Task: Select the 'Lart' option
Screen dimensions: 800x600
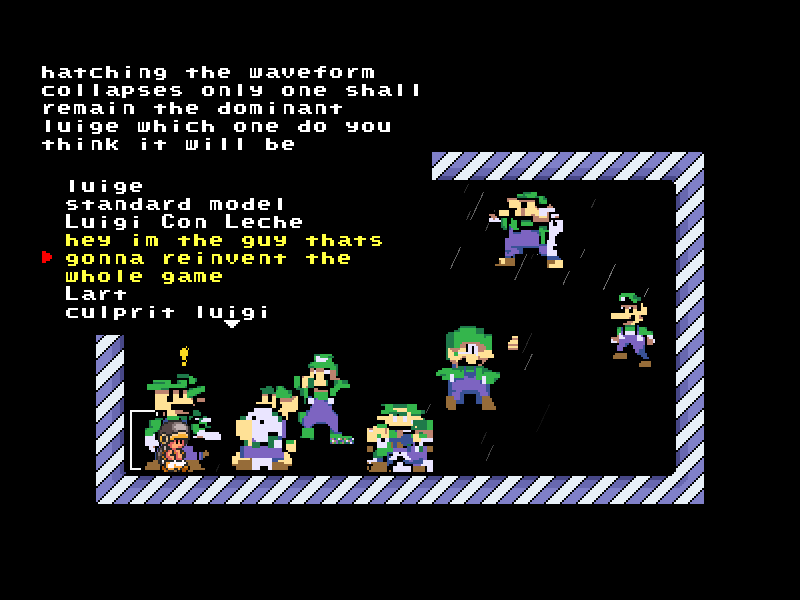Action: pos(96,294)
